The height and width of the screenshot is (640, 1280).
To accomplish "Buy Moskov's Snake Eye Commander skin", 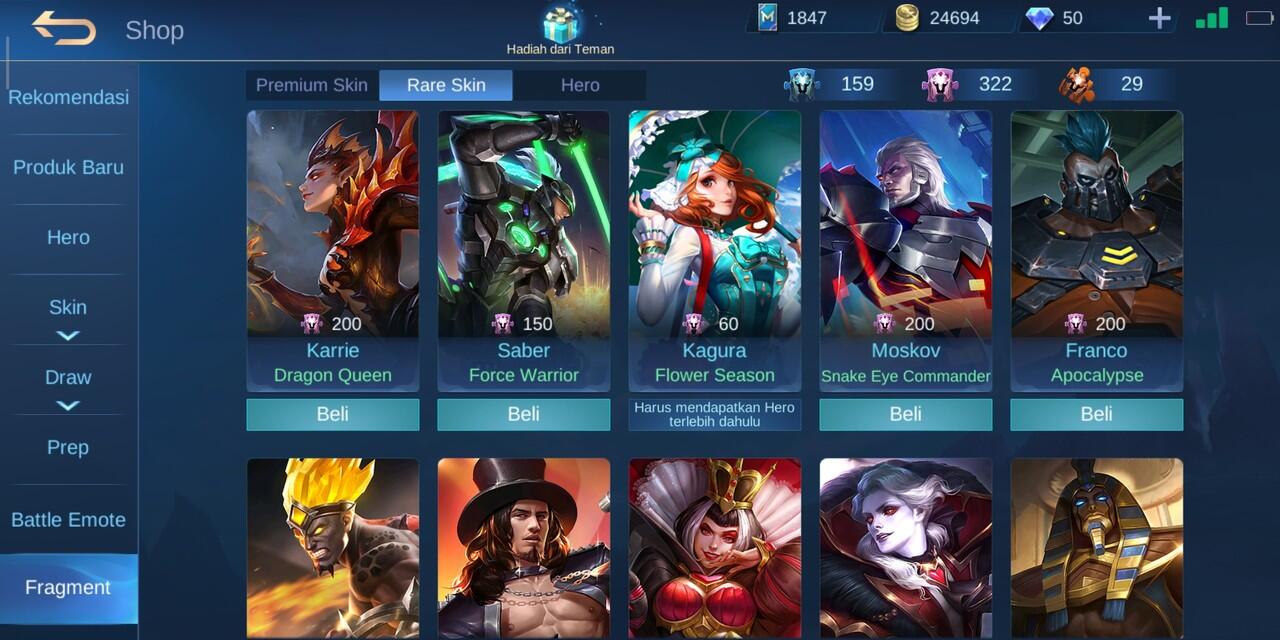I will point(906,414).
